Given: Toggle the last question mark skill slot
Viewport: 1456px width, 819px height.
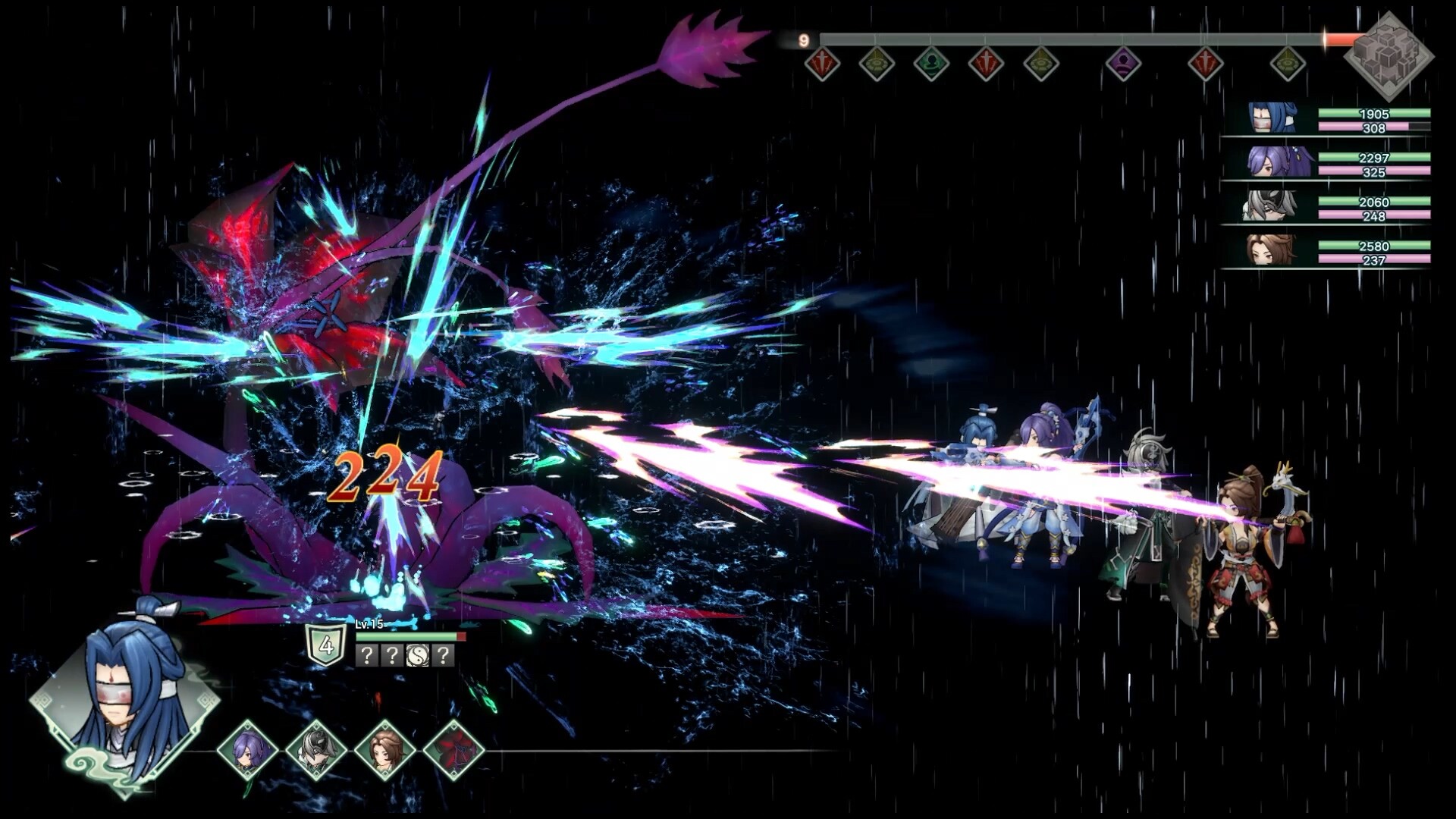Looking at the screenshot, I should [444, 655].
